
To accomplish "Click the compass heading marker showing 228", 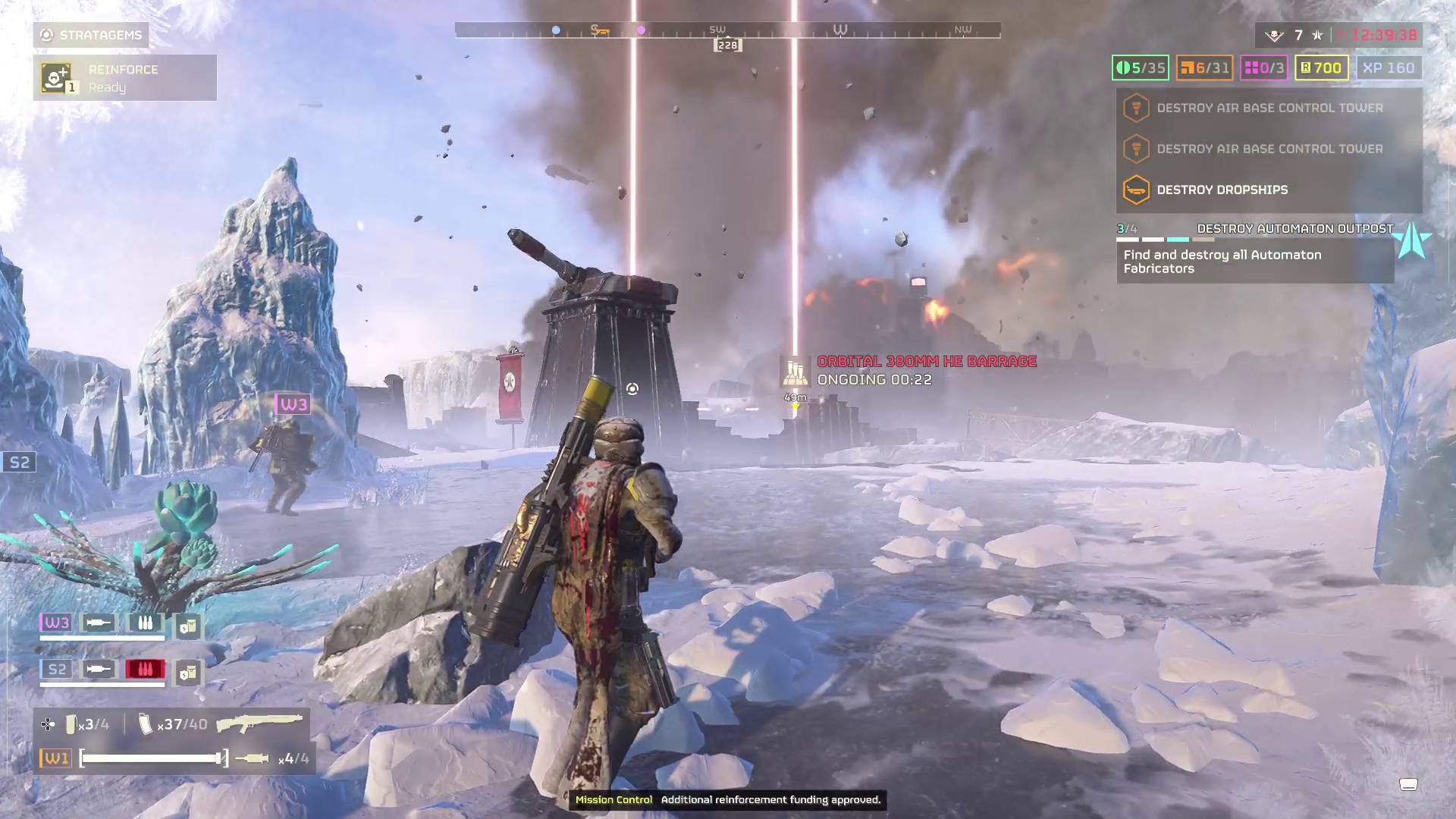I will [726, 44].
